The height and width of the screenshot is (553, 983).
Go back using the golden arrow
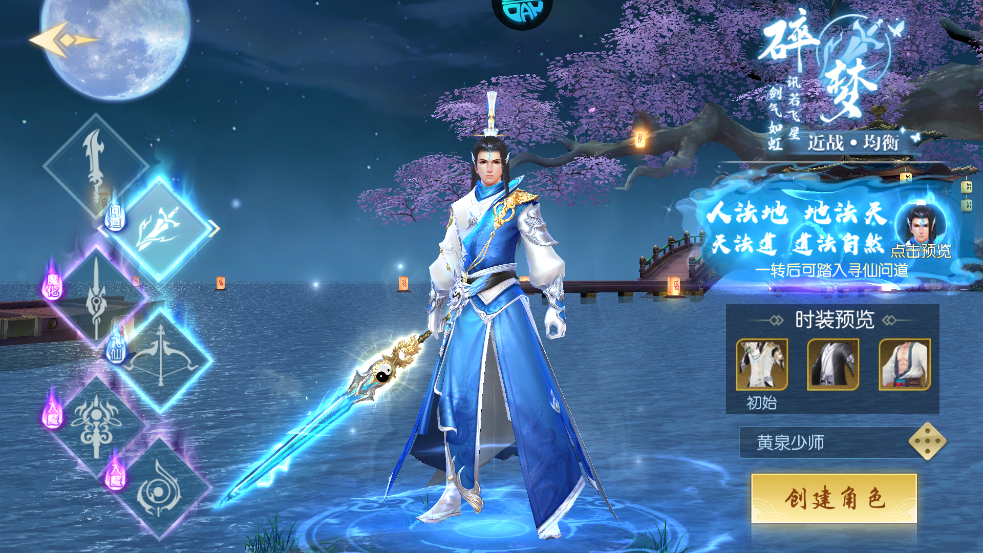point(62,40)
